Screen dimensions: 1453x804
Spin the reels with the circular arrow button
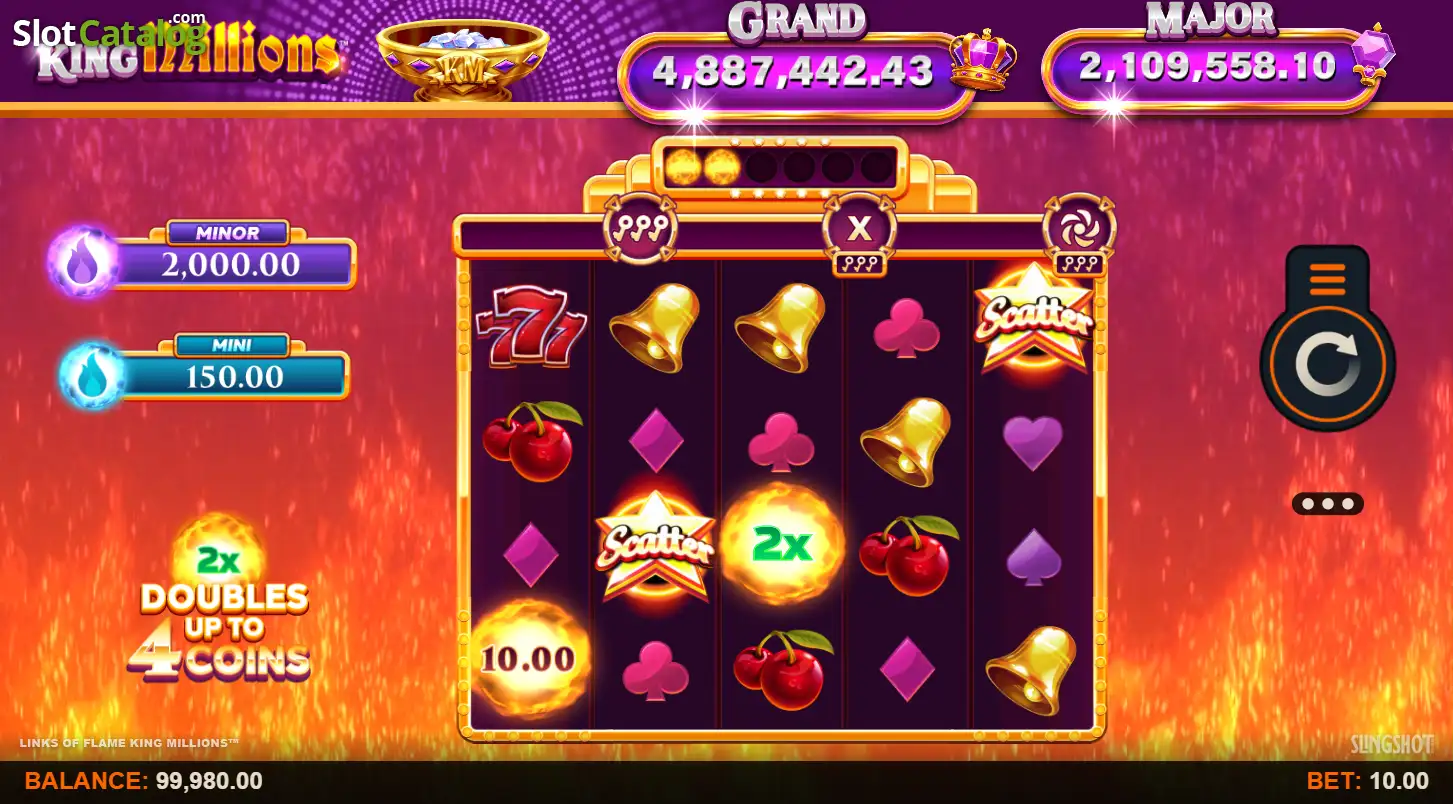(1327, 366)
